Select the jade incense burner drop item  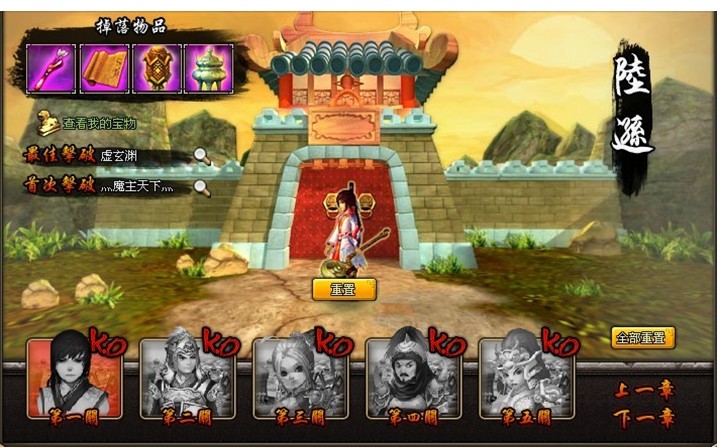(x=209, y=69)
